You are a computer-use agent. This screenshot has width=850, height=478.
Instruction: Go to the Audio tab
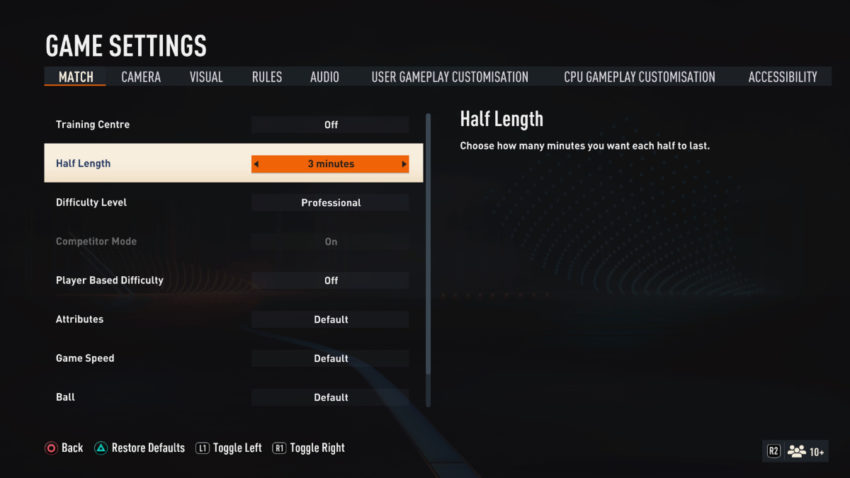(x=324, y=77)
